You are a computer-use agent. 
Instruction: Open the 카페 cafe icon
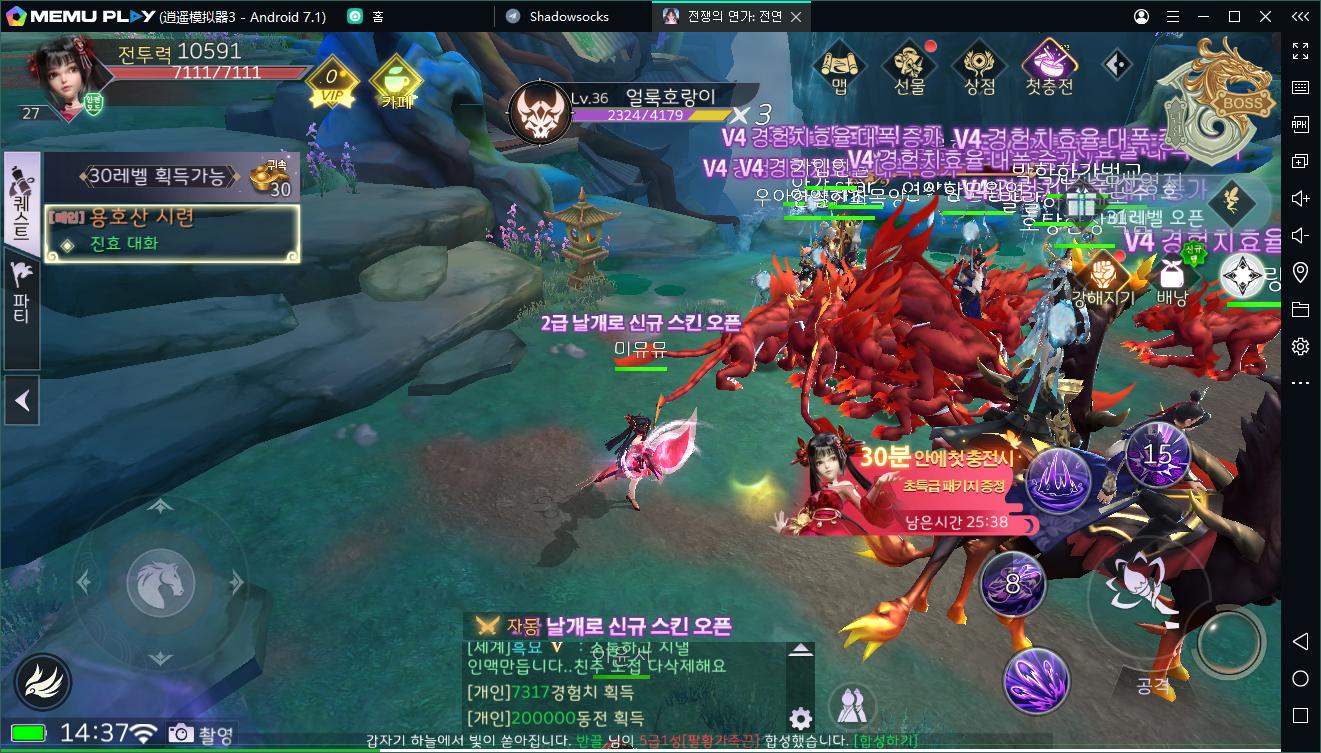point(391,84)
